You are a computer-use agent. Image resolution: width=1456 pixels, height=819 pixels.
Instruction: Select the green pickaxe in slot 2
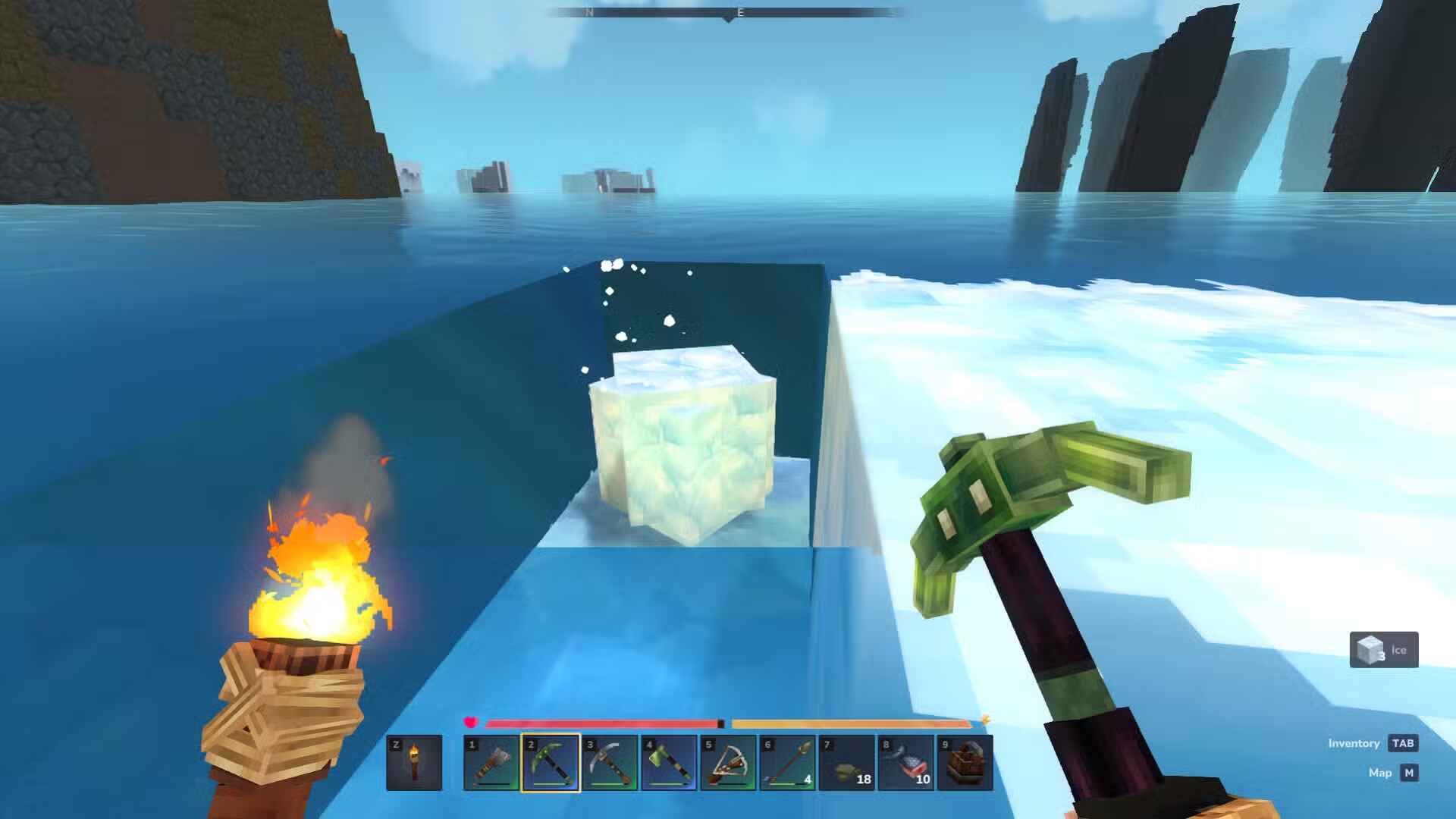click(x=551, y=762)
